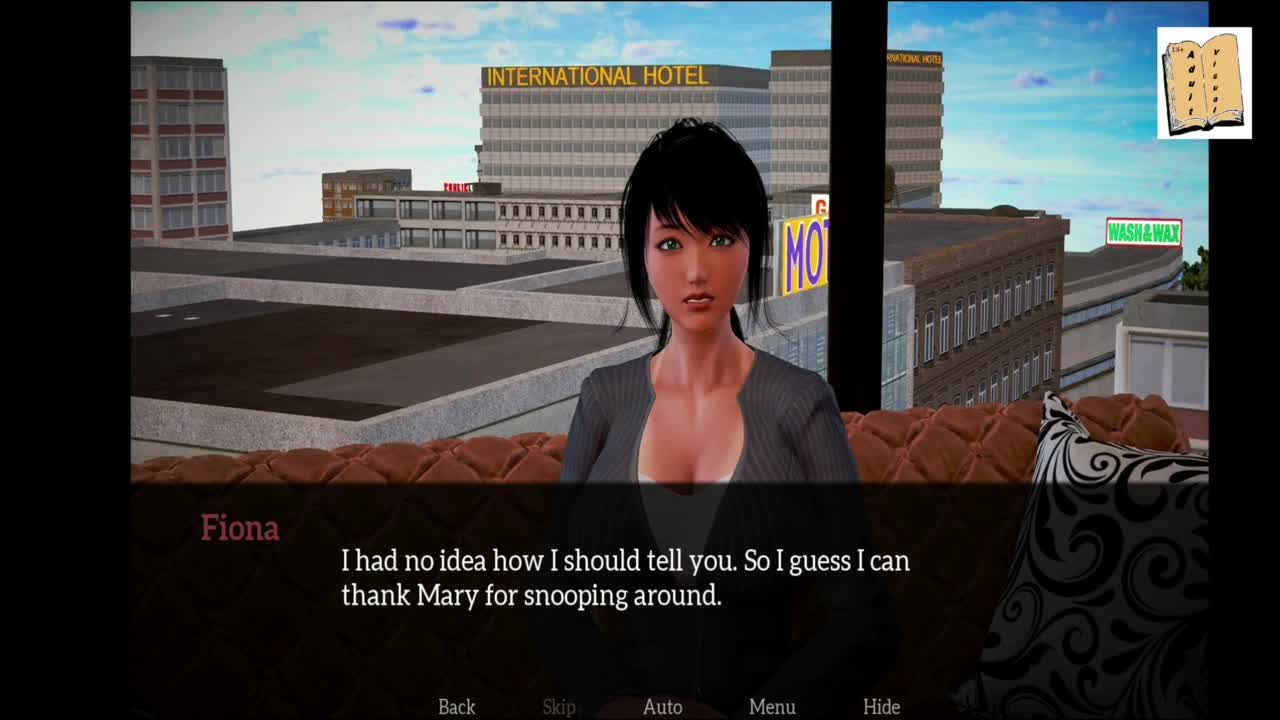Open the game Menu
Viewport: 1280px width, 720px height.
(x=772, y=707)
